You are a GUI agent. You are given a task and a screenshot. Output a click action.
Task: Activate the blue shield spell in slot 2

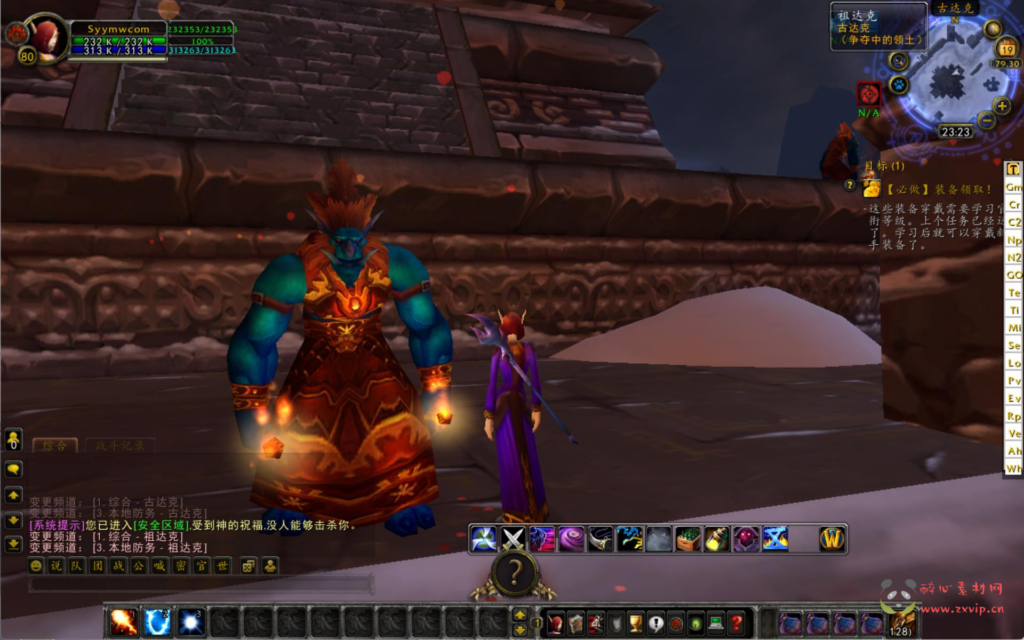157,622
